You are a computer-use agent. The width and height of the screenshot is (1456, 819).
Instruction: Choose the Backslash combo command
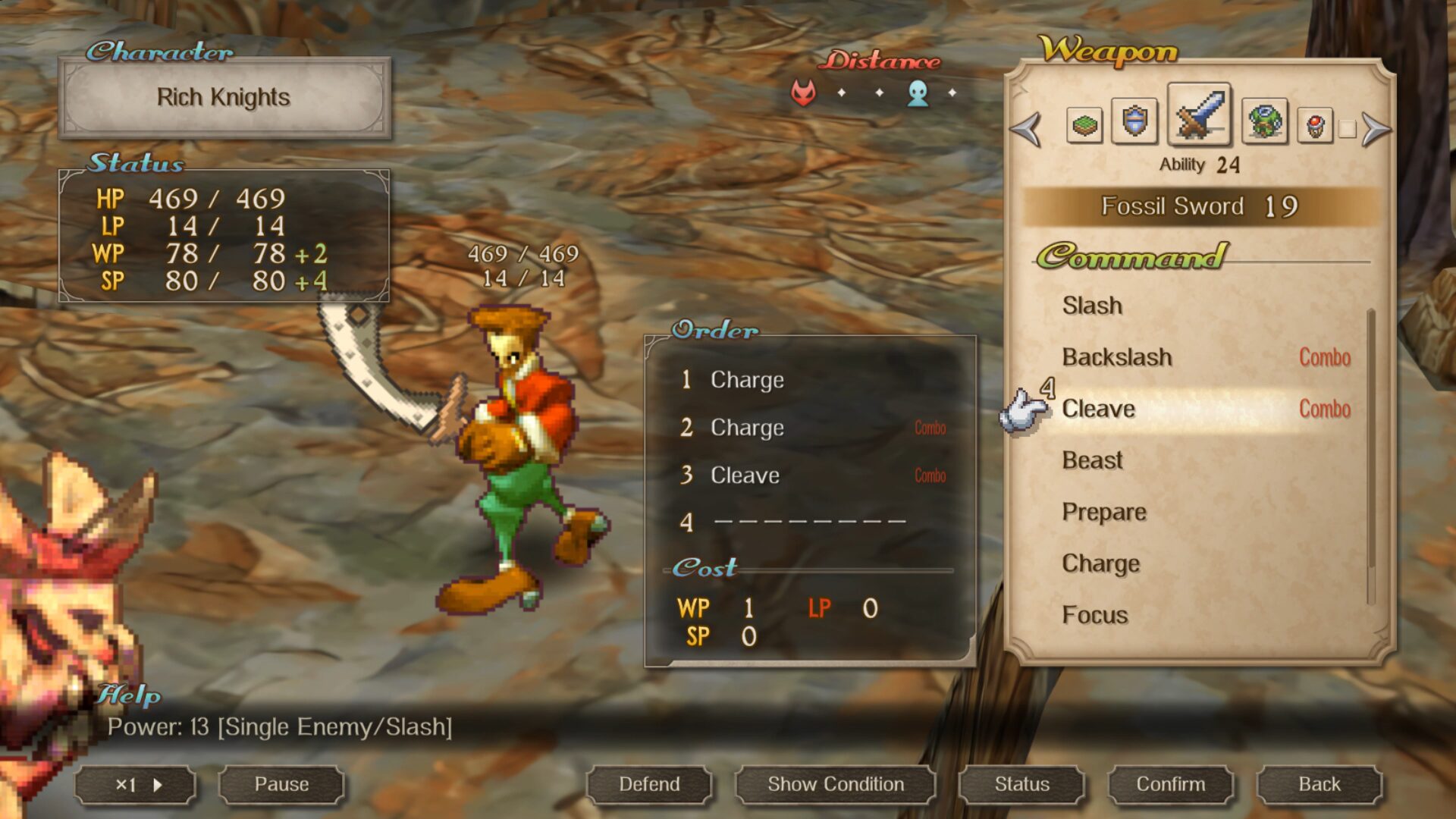[1117, 357]
